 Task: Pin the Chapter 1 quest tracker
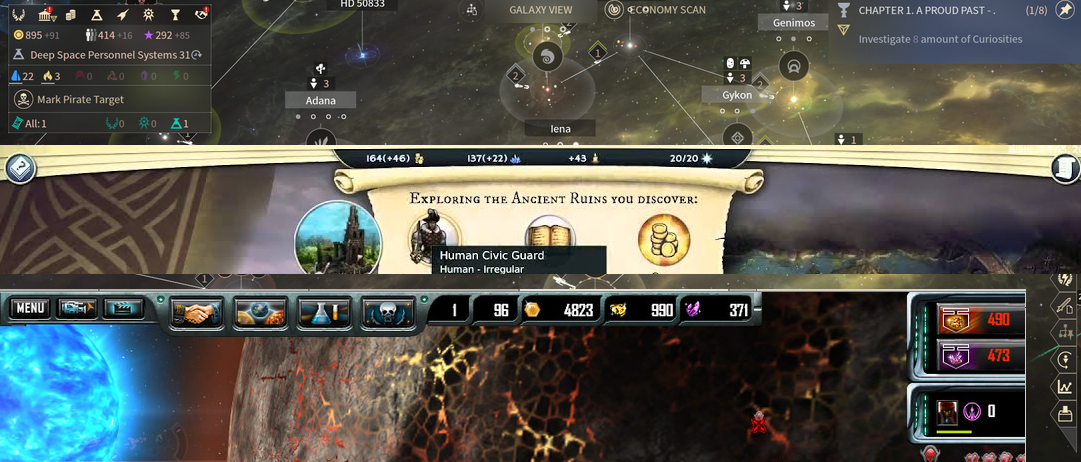click(1064, 11)
